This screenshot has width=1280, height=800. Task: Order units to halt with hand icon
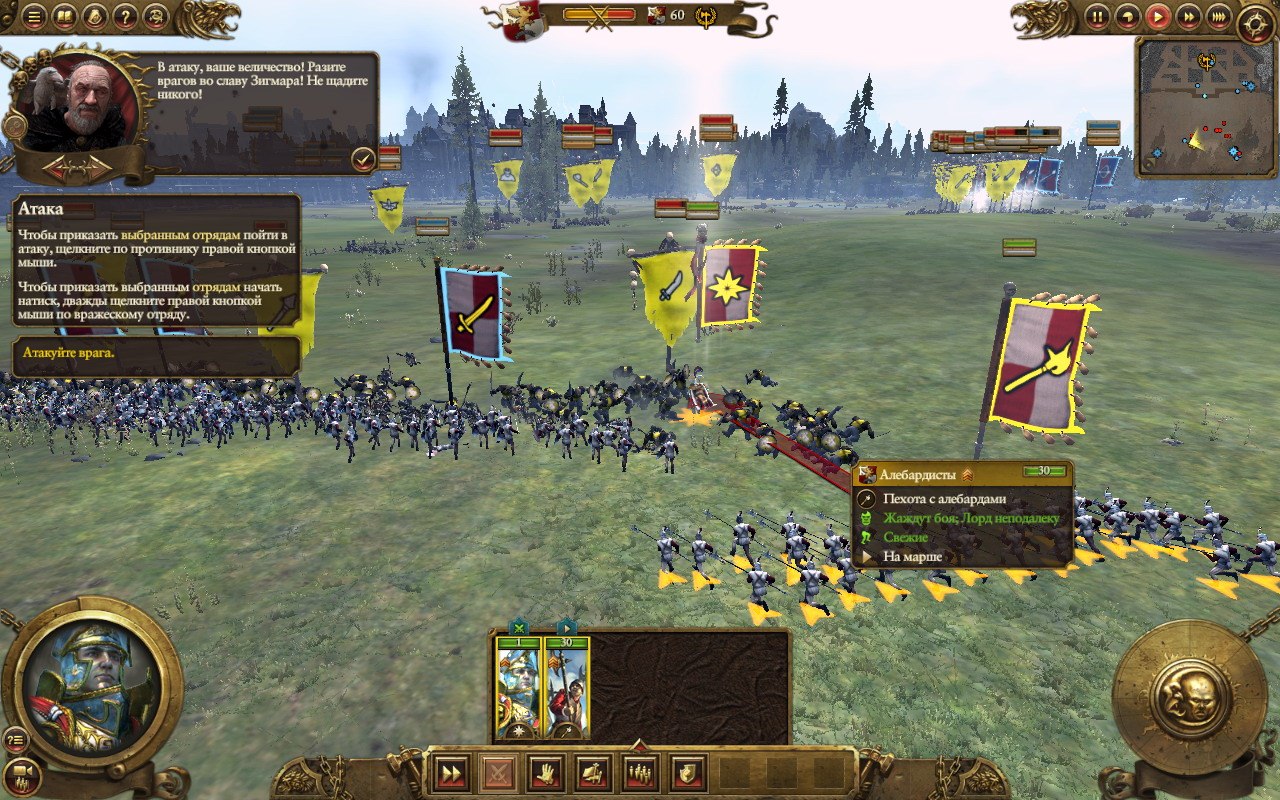545,772
